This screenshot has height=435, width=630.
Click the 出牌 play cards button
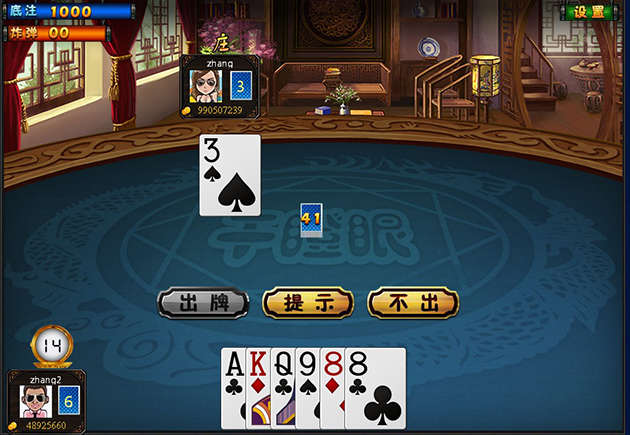tap(202, 303)
